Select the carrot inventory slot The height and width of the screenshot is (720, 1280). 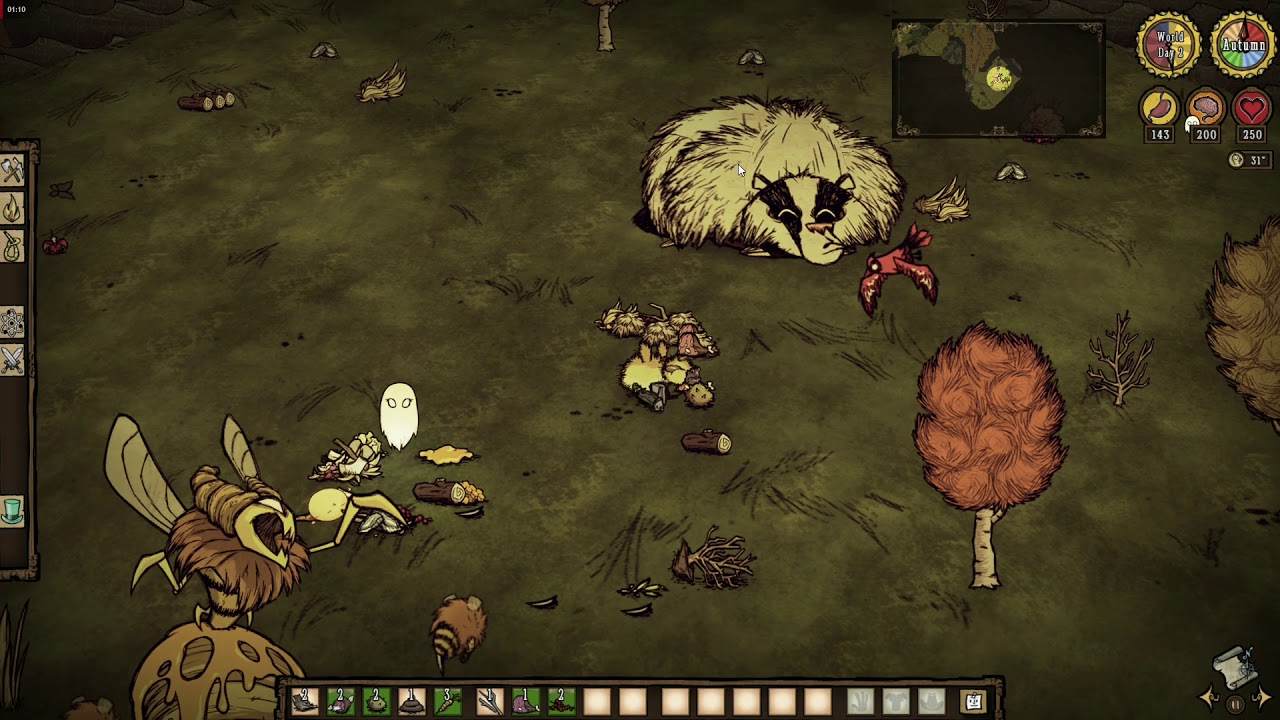point(448,701)
